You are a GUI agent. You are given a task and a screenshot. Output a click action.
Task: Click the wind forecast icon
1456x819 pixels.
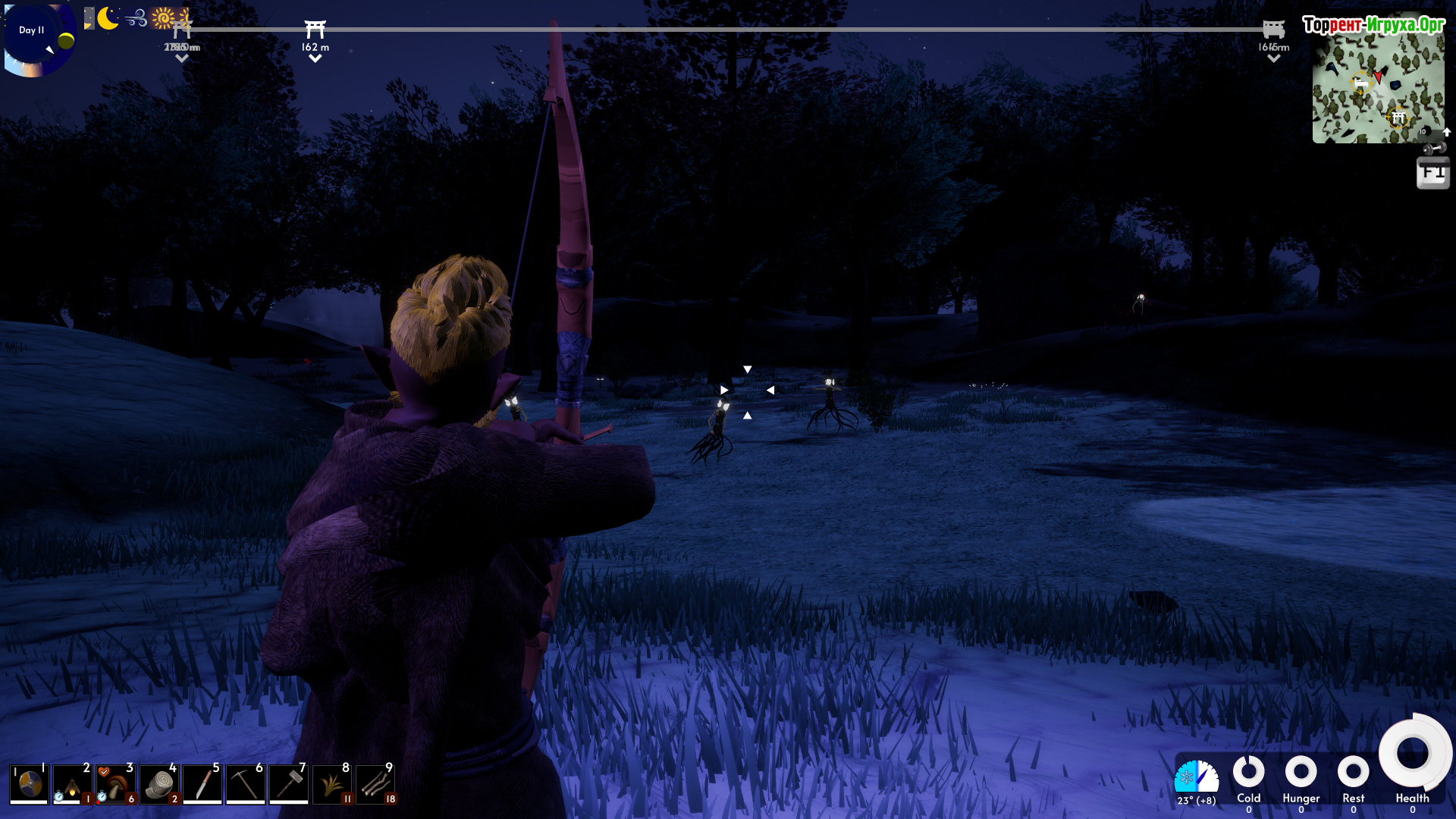click(136, 18)
